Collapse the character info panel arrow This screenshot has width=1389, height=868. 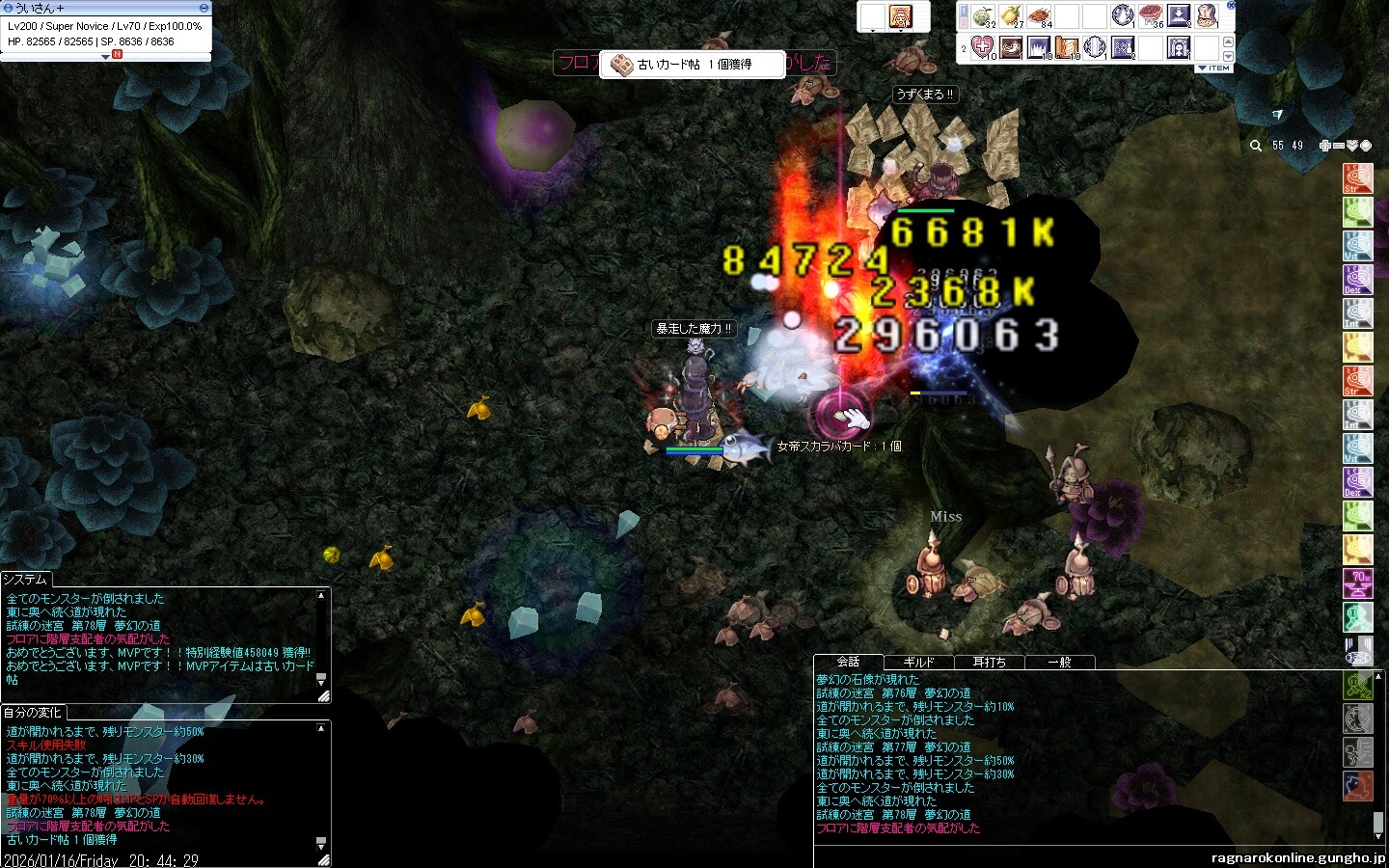[x=106, y=57]
